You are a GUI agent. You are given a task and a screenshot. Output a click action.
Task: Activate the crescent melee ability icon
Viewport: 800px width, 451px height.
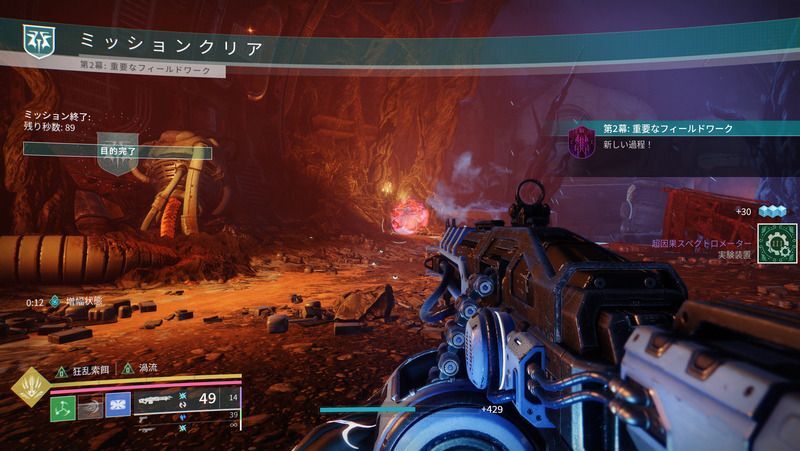point(91,405)
